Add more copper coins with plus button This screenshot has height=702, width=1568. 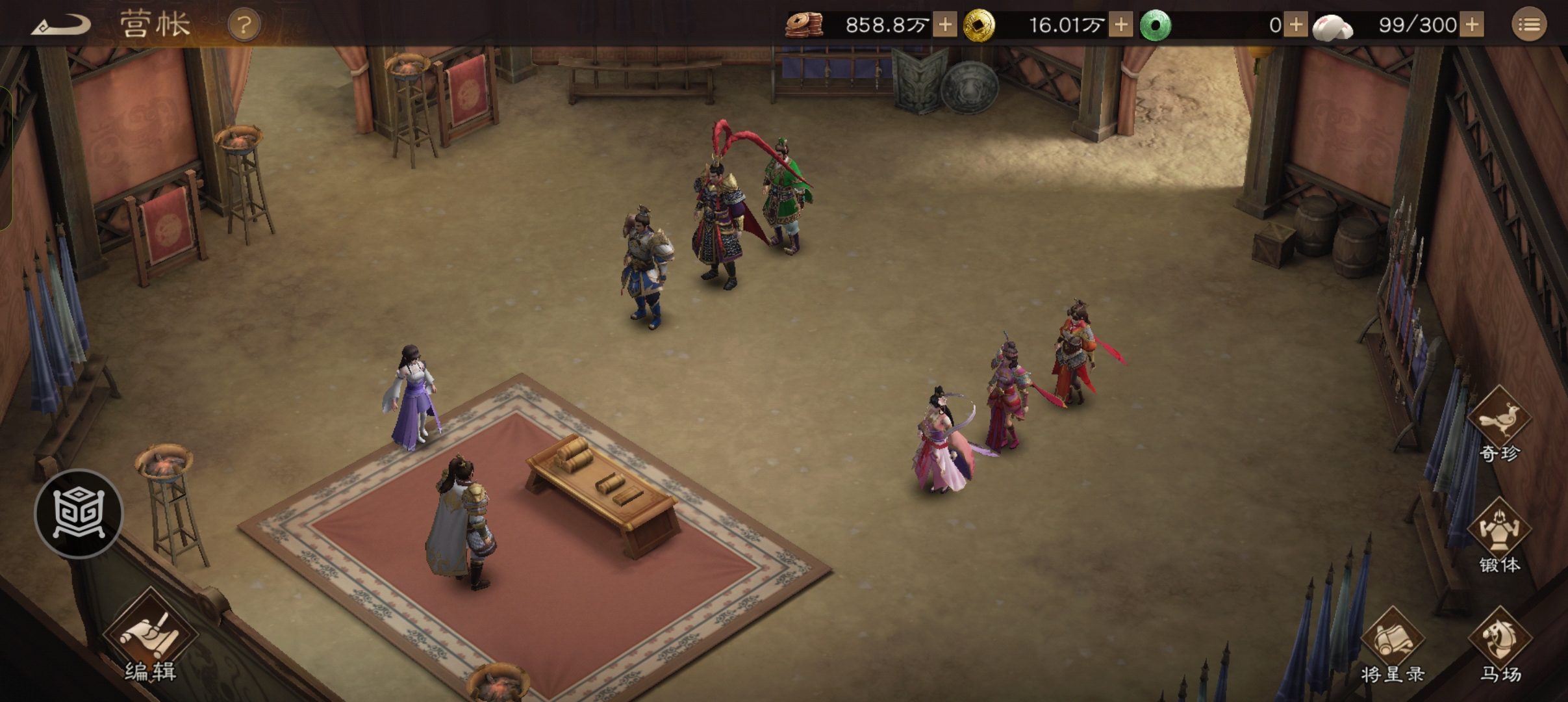[x=945, y=25]
